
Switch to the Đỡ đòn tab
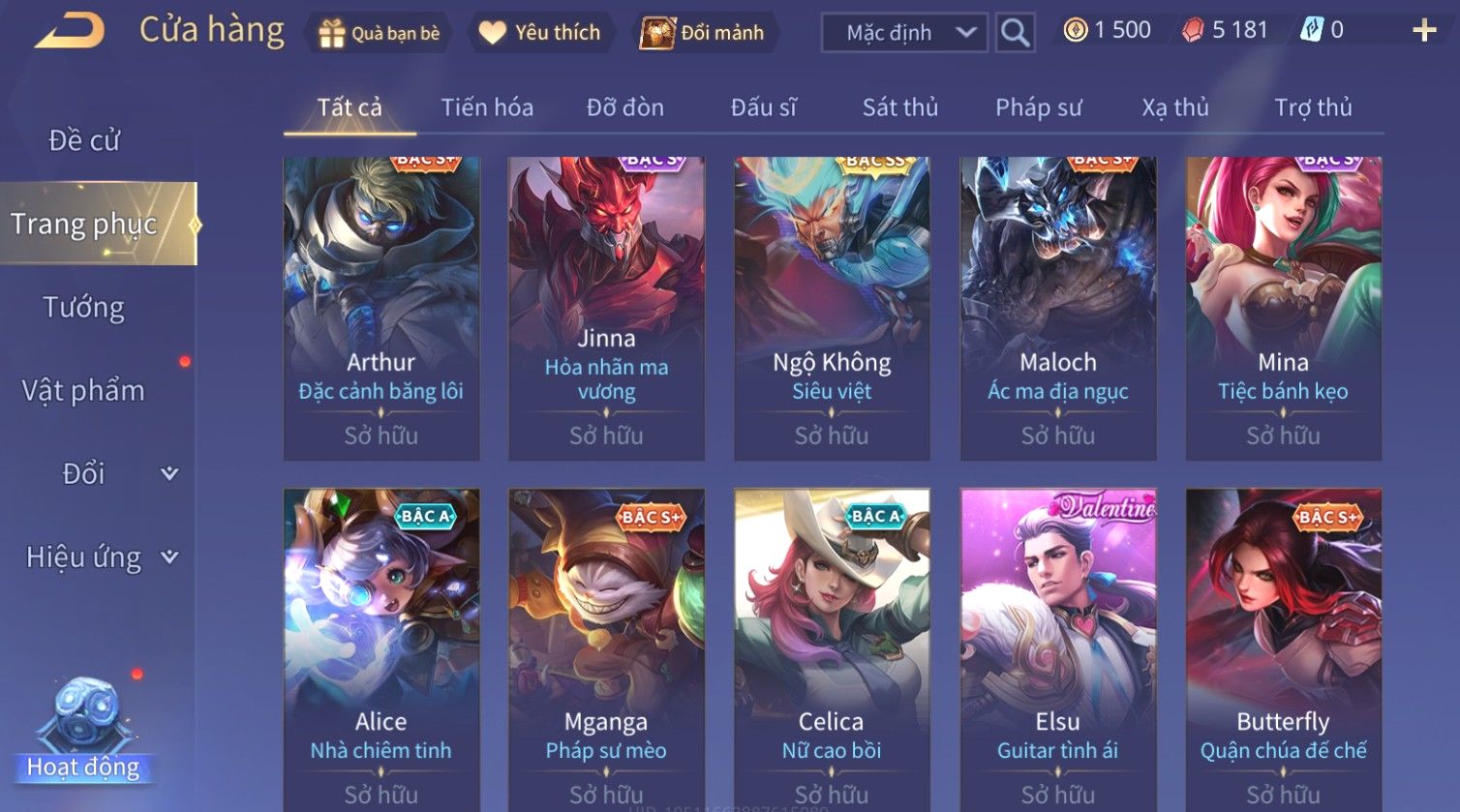click(x=625, y=107)
